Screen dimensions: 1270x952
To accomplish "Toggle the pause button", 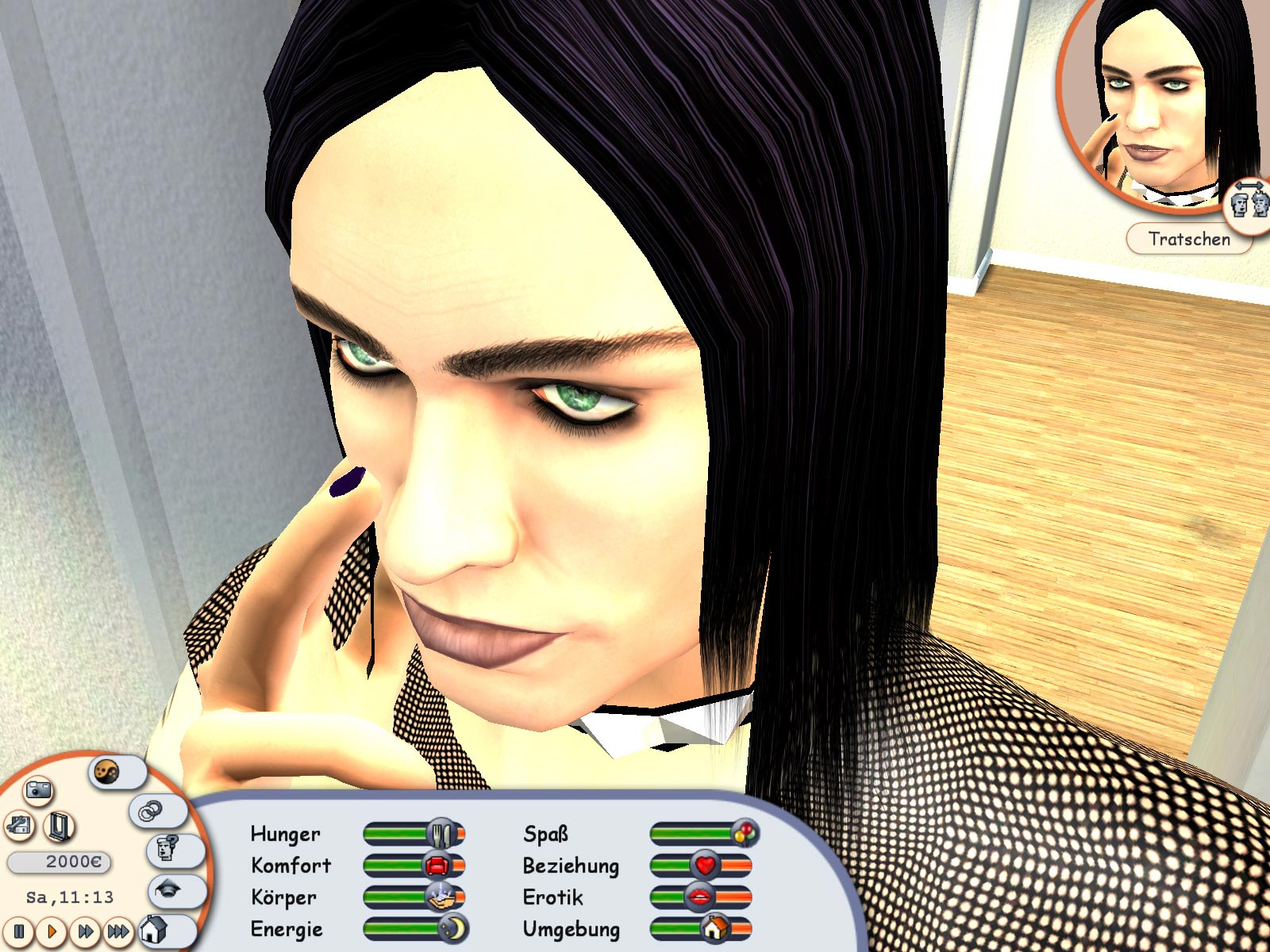I will [x=19, y=931].
